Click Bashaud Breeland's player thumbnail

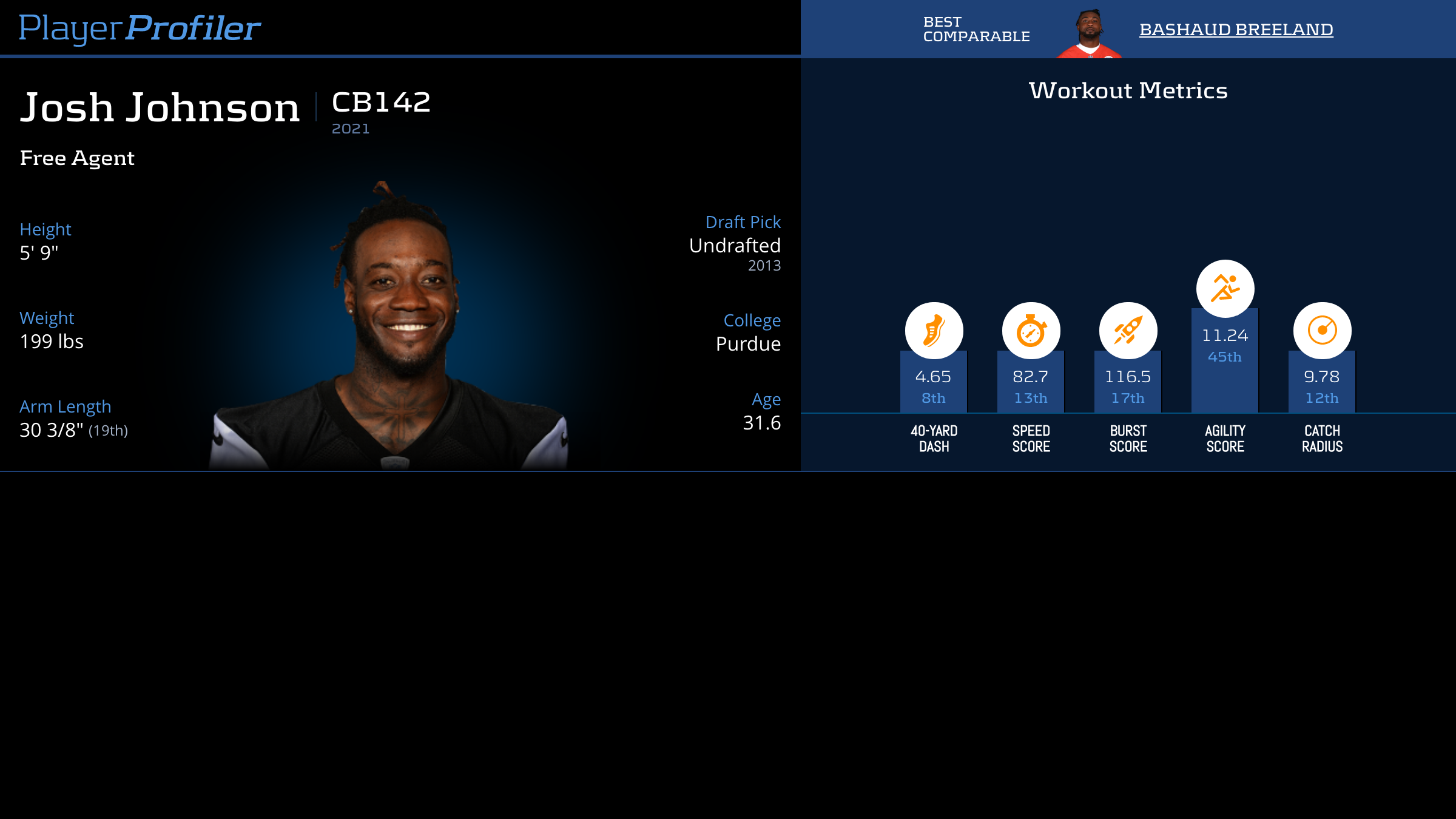point(1090,34)
